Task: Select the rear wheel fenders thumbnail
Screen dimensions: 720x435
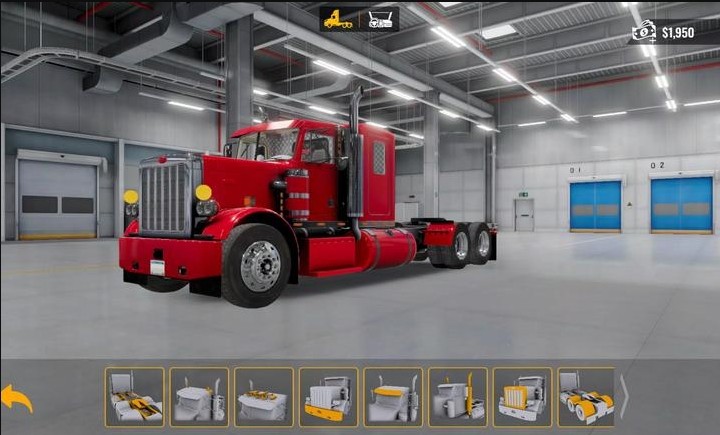Action: click(x=586, y=397)
